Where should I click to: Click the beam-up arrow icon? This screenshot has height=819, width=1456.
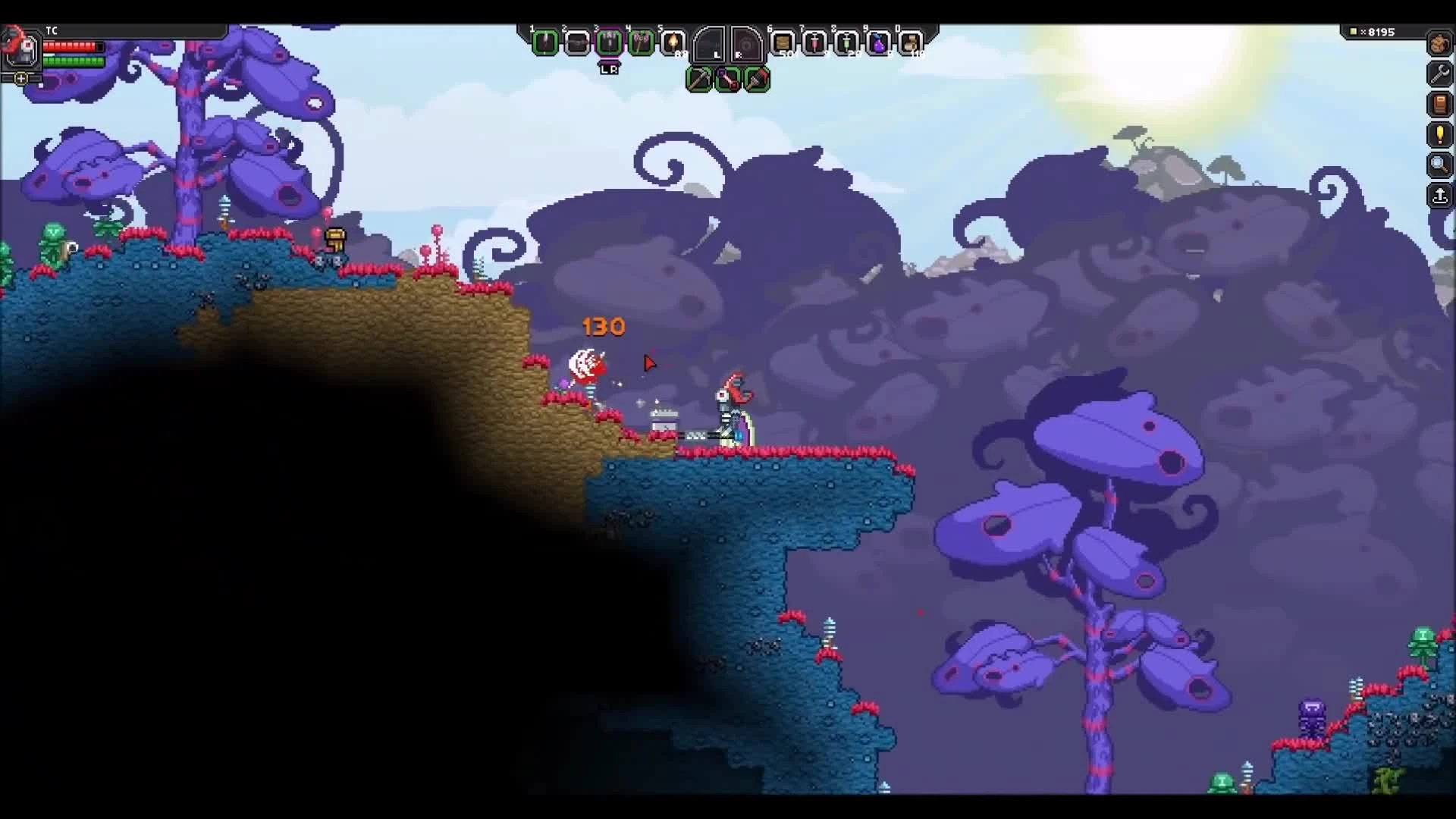(x=1440, y=196)
